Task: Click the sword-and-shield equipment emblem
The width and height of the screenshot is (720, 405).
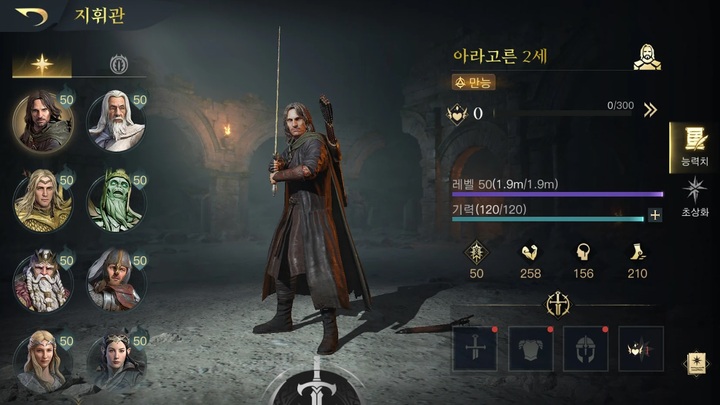Action: point(557,305)
